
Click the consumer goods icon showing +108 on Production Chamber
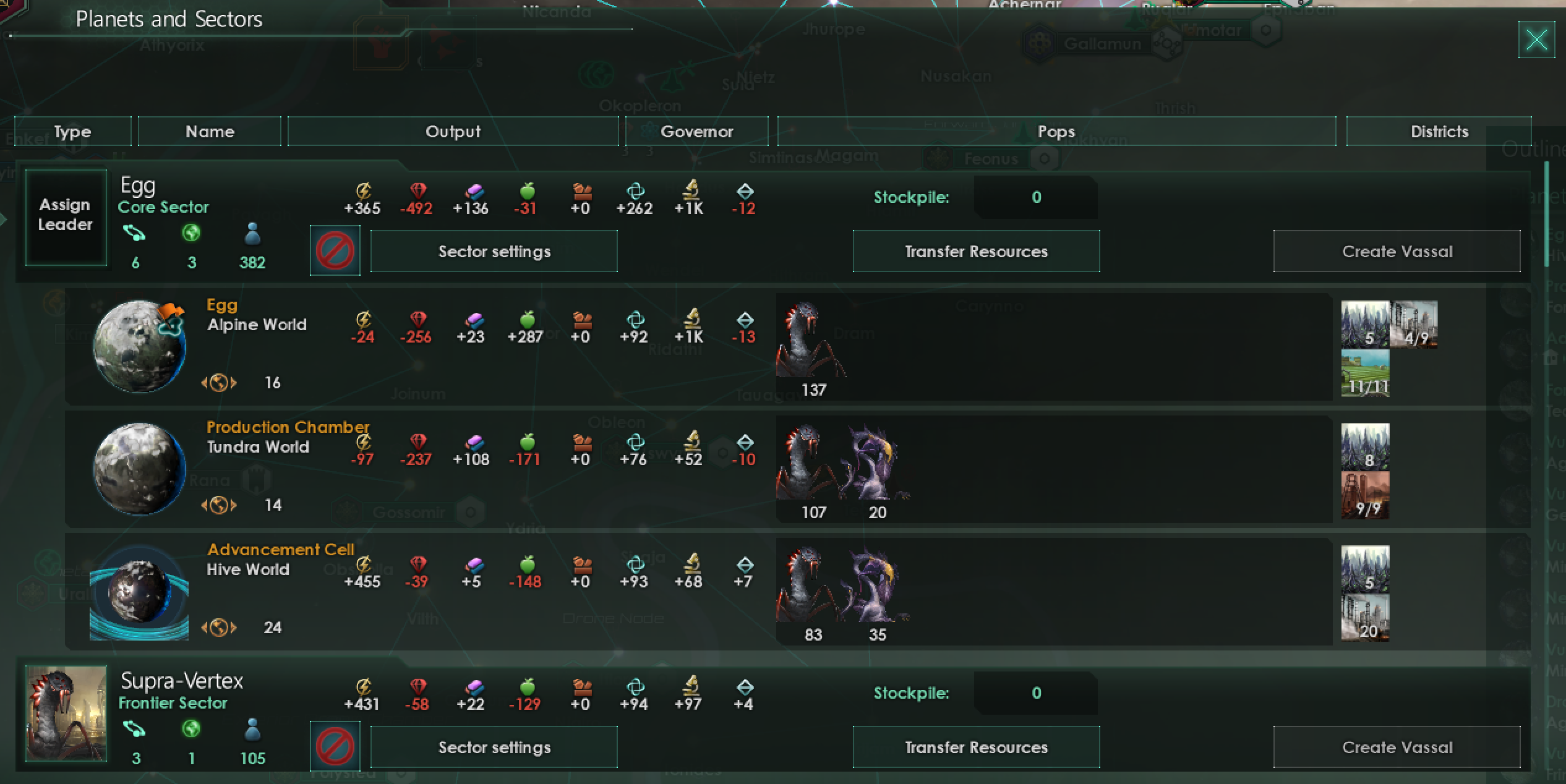coord(471,443)
